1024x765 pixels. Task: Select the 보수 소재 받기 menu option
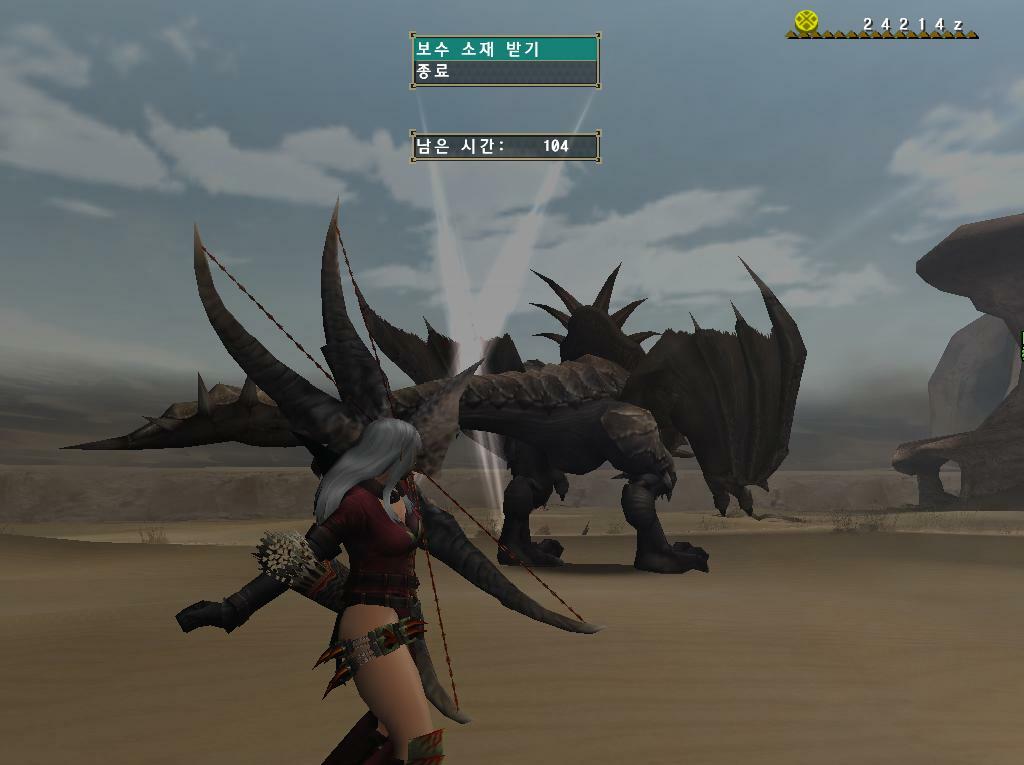[504, 49]
